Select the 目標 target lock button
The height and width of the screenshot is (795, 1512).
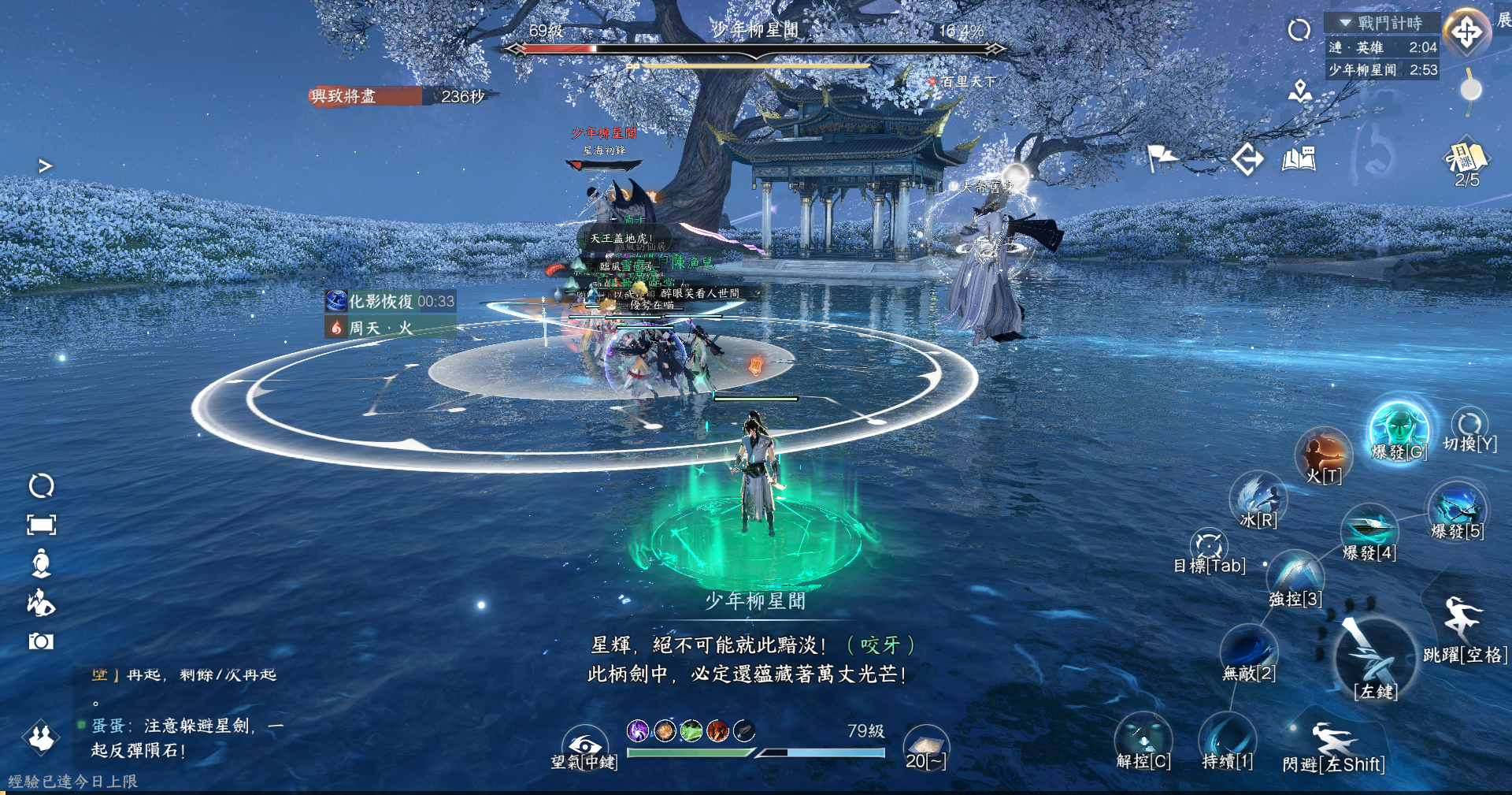[x=1208, y=545]
